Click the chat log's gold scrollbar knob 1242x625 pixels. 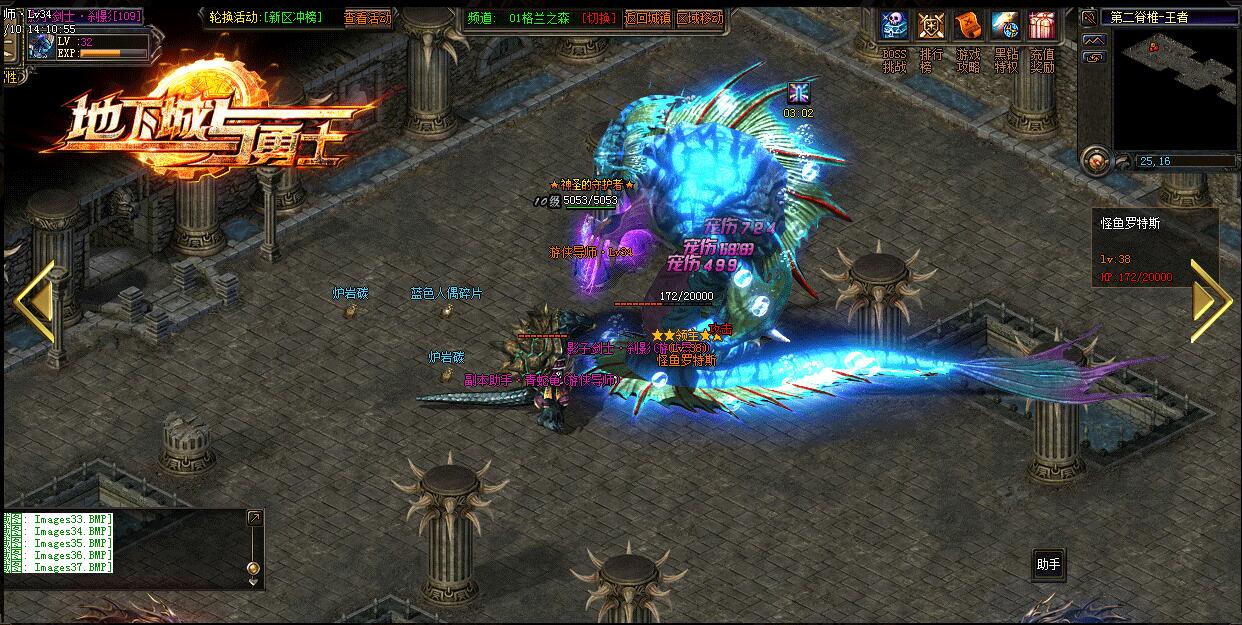(x=253, y=568)
